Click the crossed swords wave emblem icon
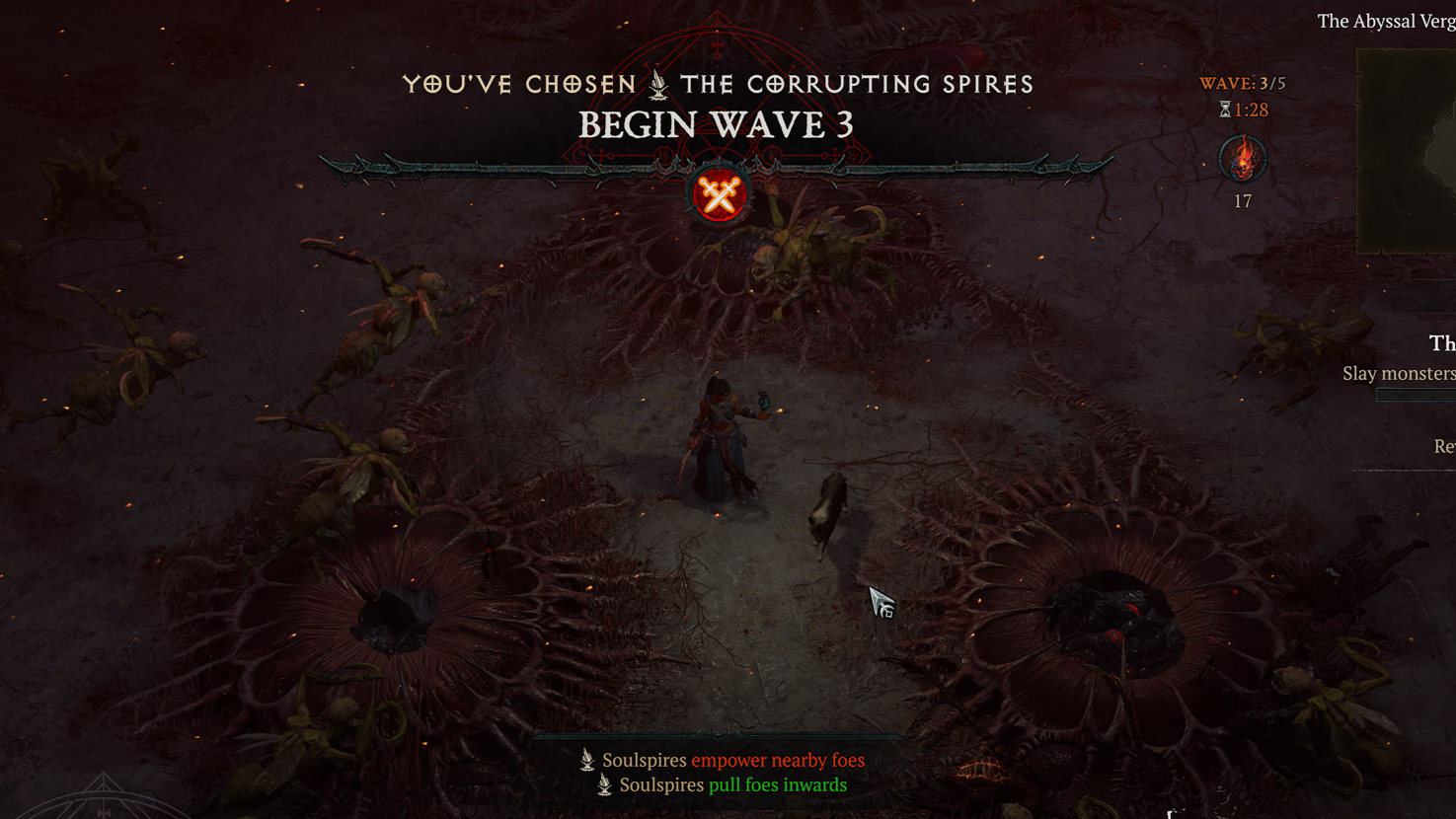Viewport: 1456px width, 819px height. pyautogui.click(x=718, y=193)
